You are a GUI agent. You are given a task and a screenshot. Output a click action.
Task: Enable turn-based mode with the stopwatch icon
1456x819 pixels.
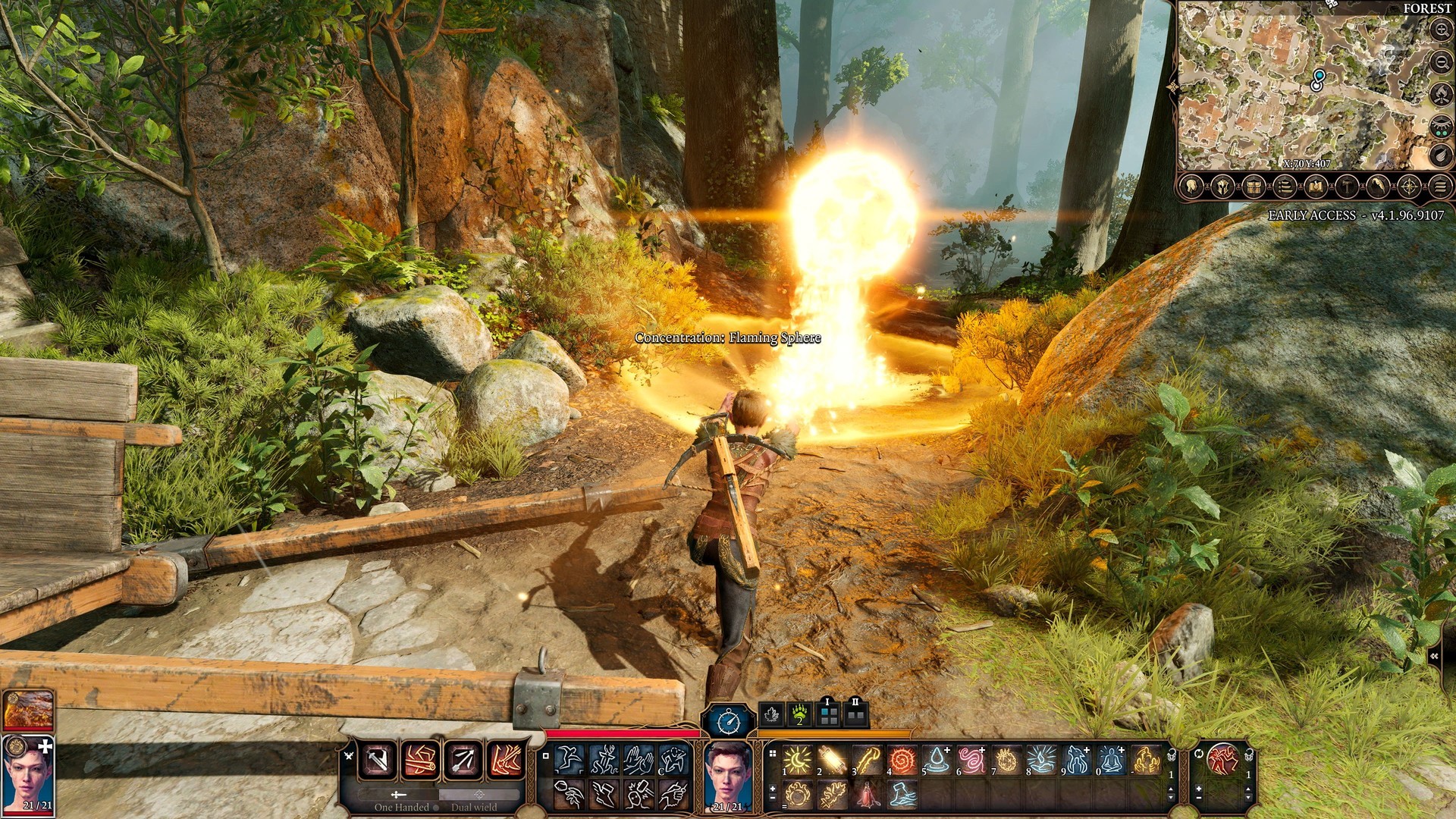(727, 723)
